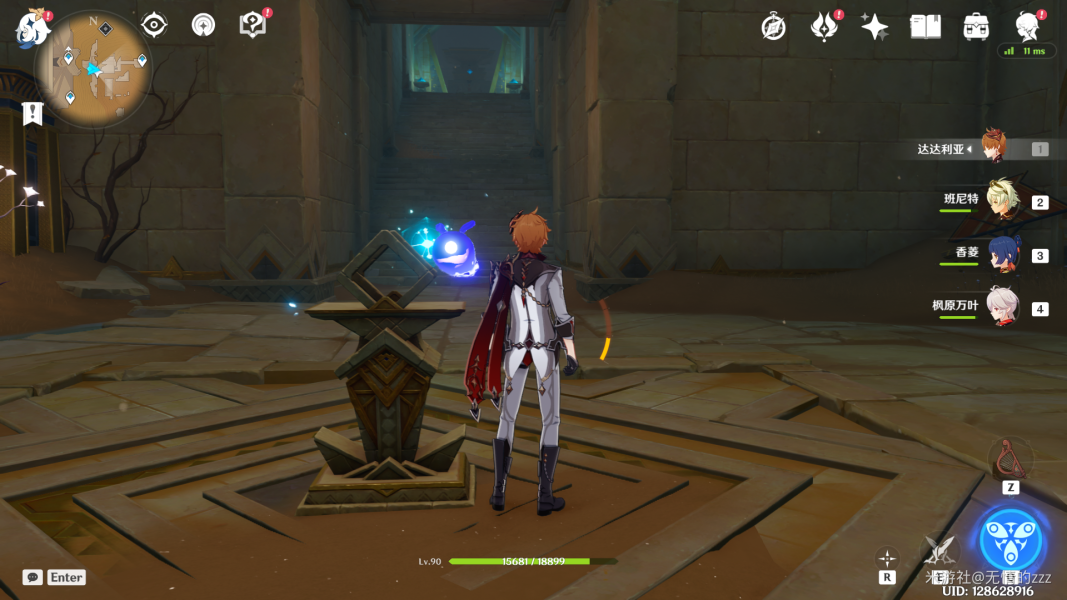Open the quest navigation icon
The width and height of the screenshot is (1067, 600).
coord(154,25)
